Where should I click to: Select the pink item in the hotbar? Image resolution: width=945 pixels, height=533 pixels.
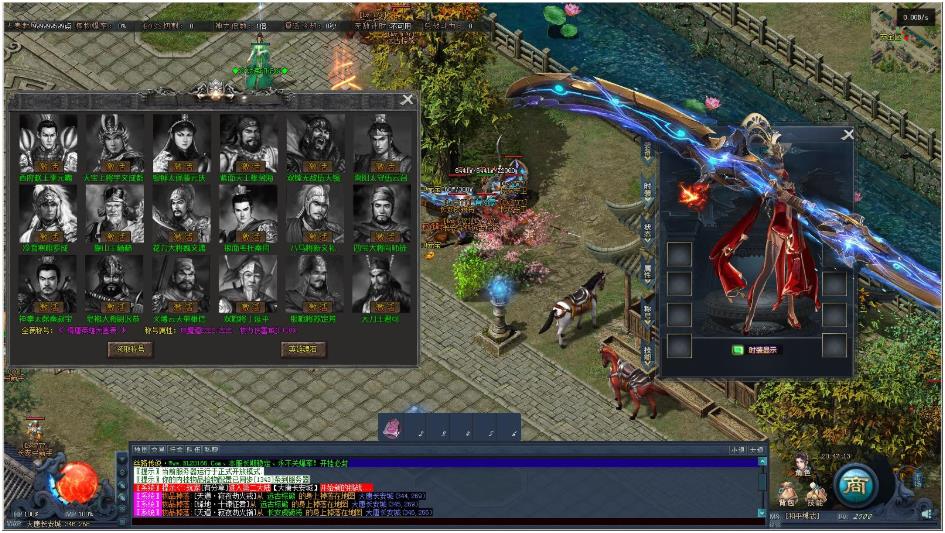pyautogui.click(x=393, y=428)
